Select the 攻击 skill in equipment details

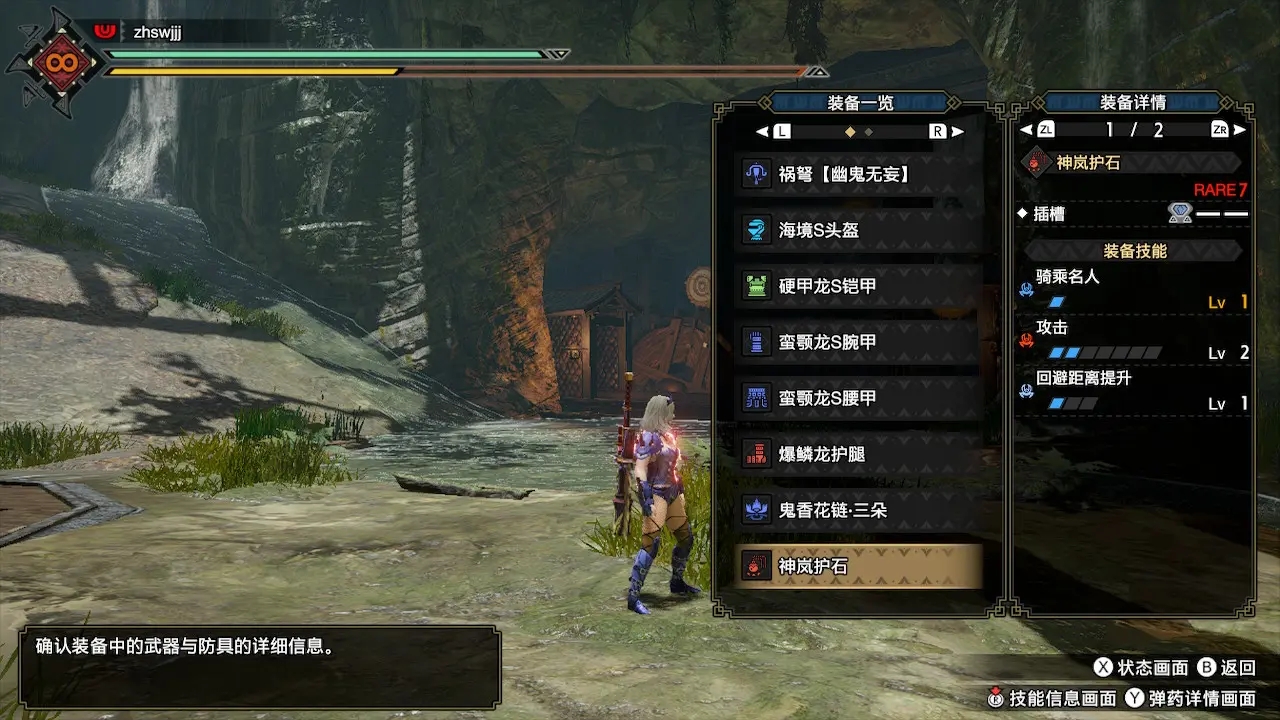[1133, 340]
